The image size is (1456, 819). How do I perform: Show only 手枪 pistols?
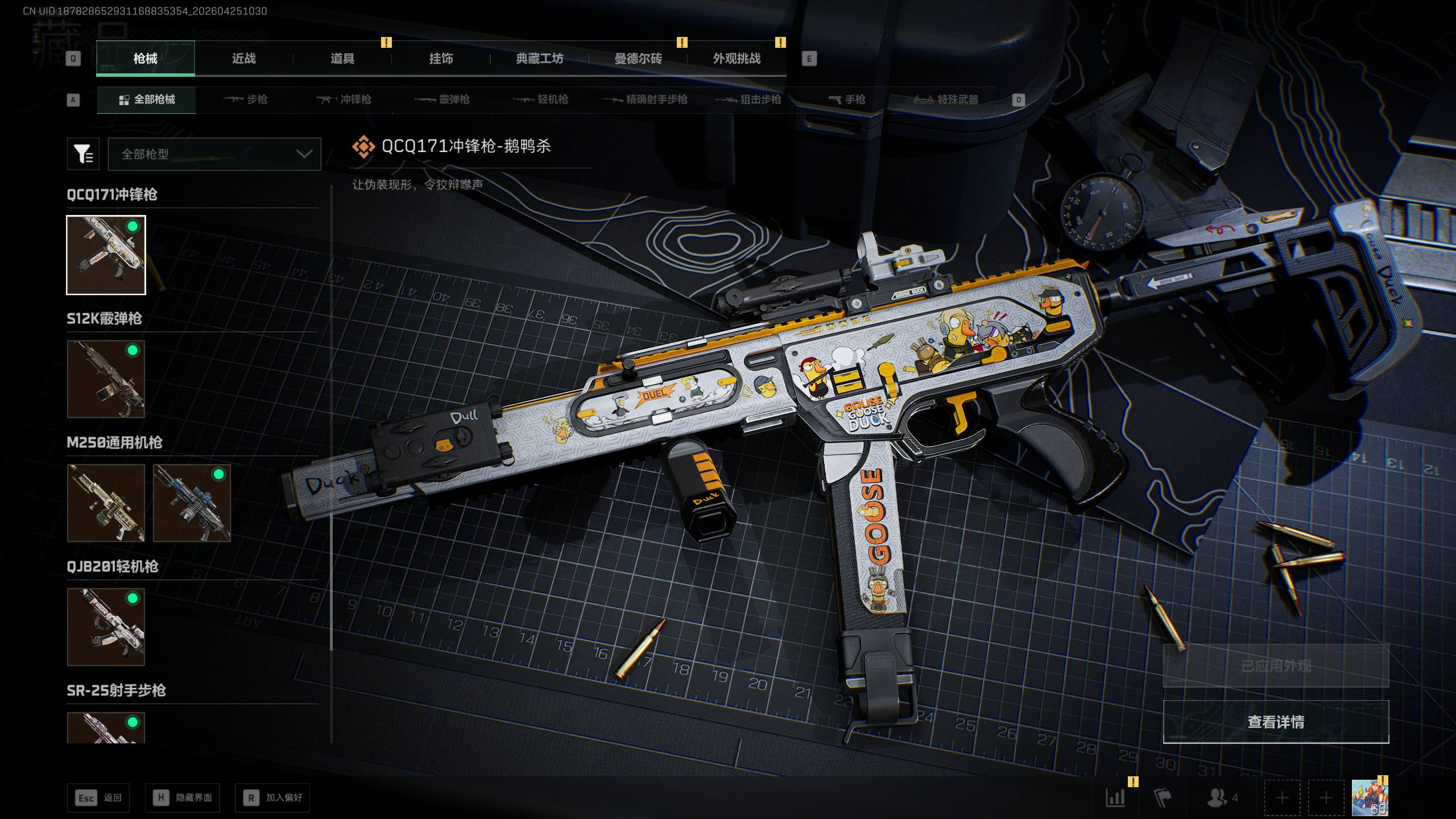click(847, 100)
